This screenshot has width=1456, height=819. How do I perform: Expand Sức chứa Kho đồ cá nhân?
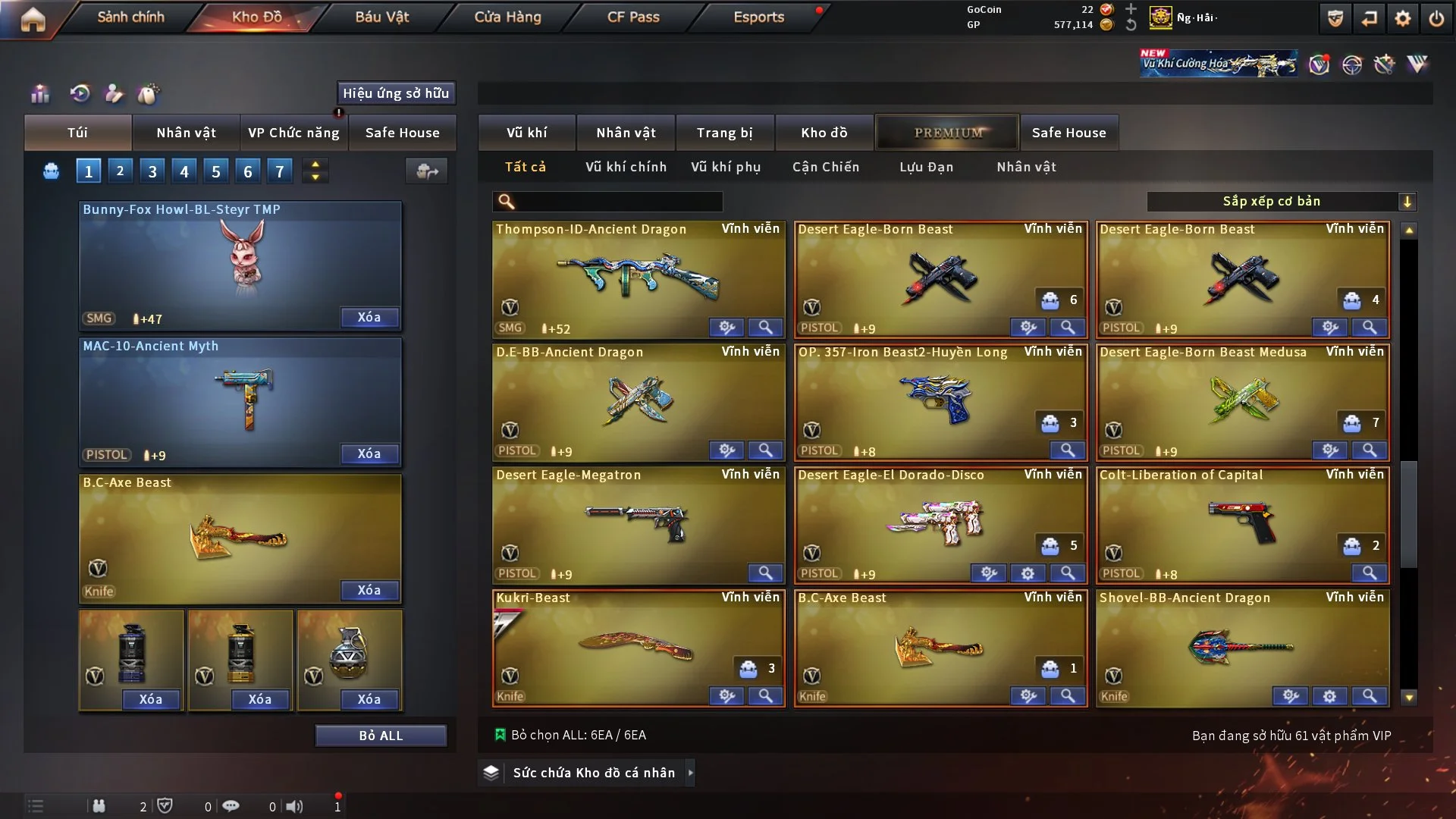593,773
